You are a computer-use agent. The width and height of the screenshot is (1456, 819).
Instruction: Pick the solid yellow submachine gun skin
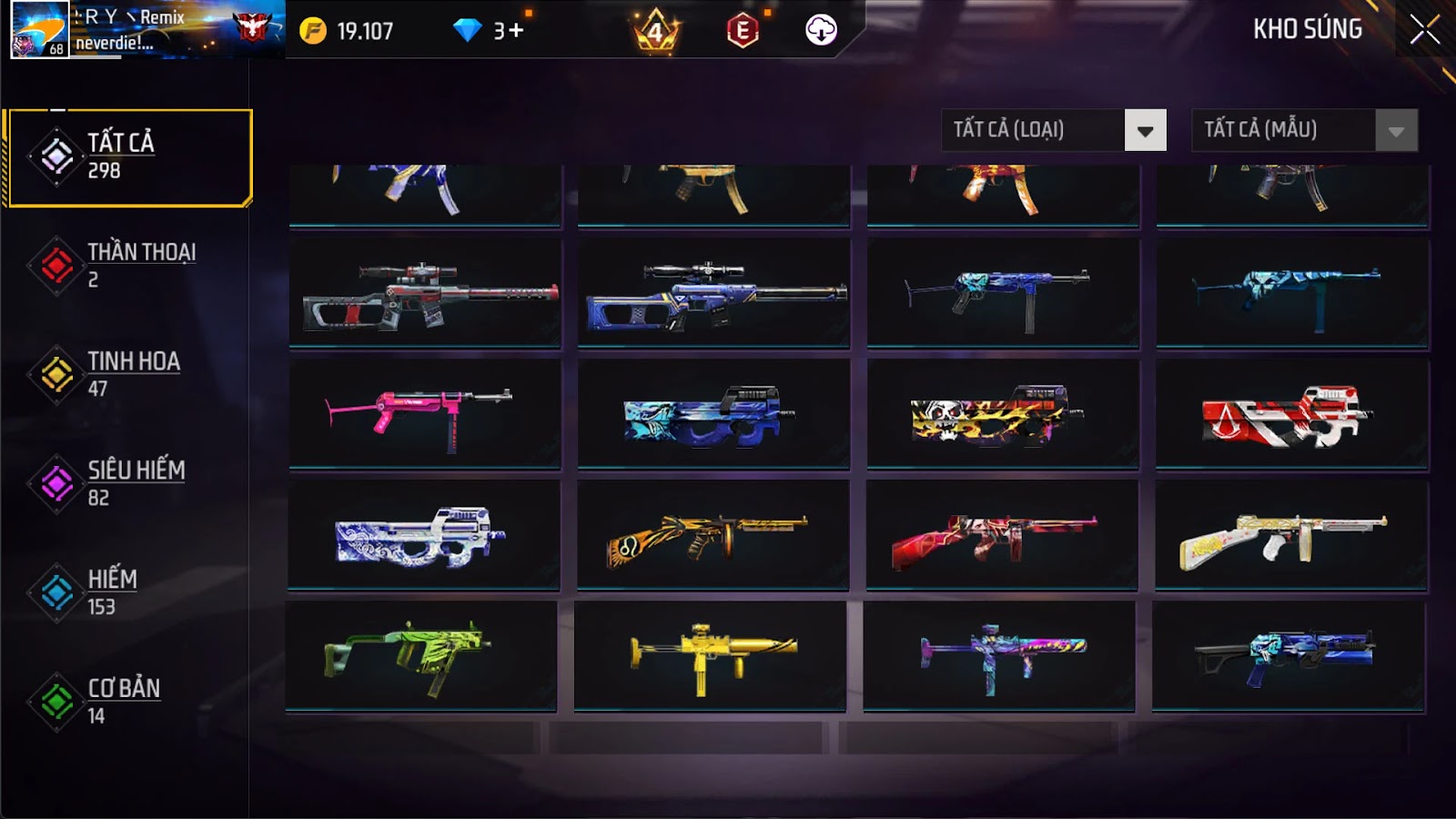[x=710, y=655]
